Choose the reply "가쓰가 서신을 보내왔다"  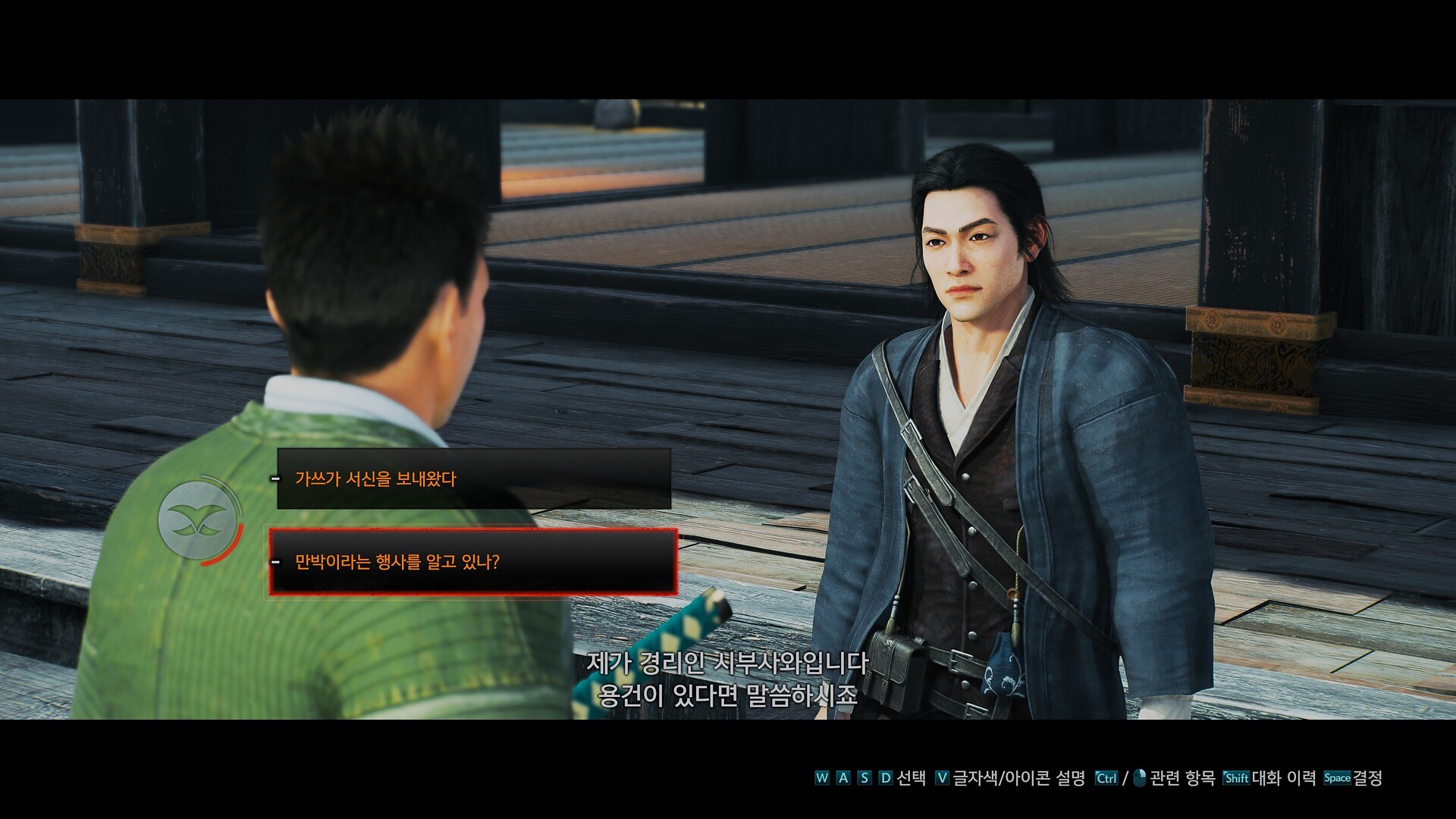click(x=473, y=479)
